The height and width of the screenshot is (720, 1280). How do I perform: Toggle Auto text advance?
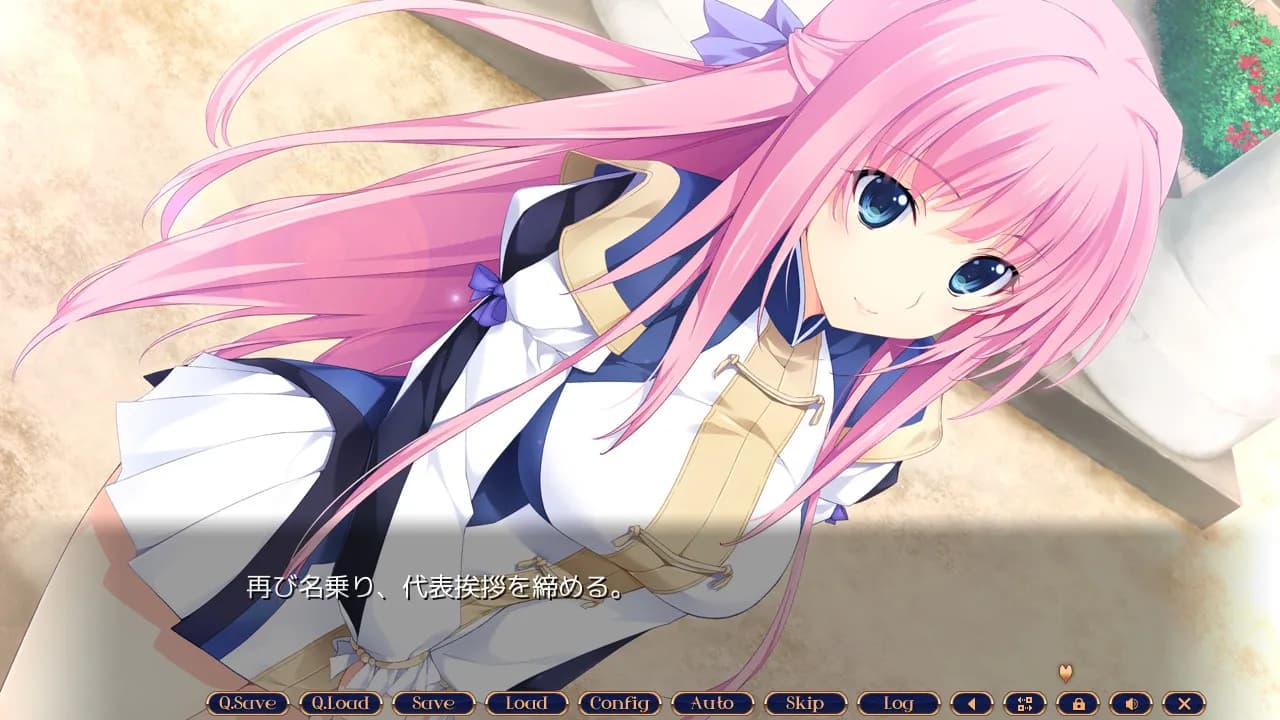click(712, 703)
